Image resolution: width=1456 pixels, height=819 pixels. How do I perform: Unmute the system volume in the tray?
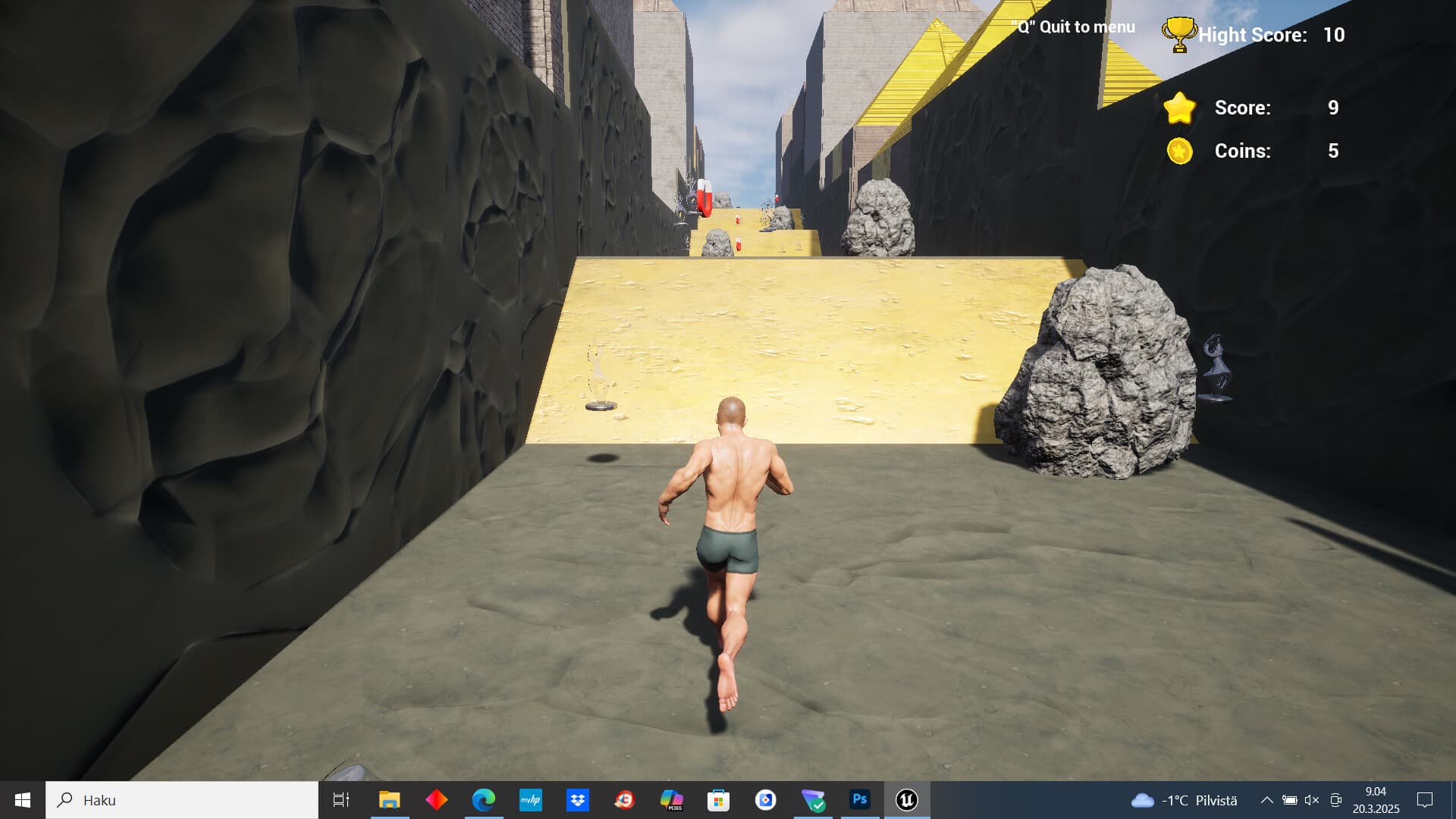click(x=1311, y=800)
